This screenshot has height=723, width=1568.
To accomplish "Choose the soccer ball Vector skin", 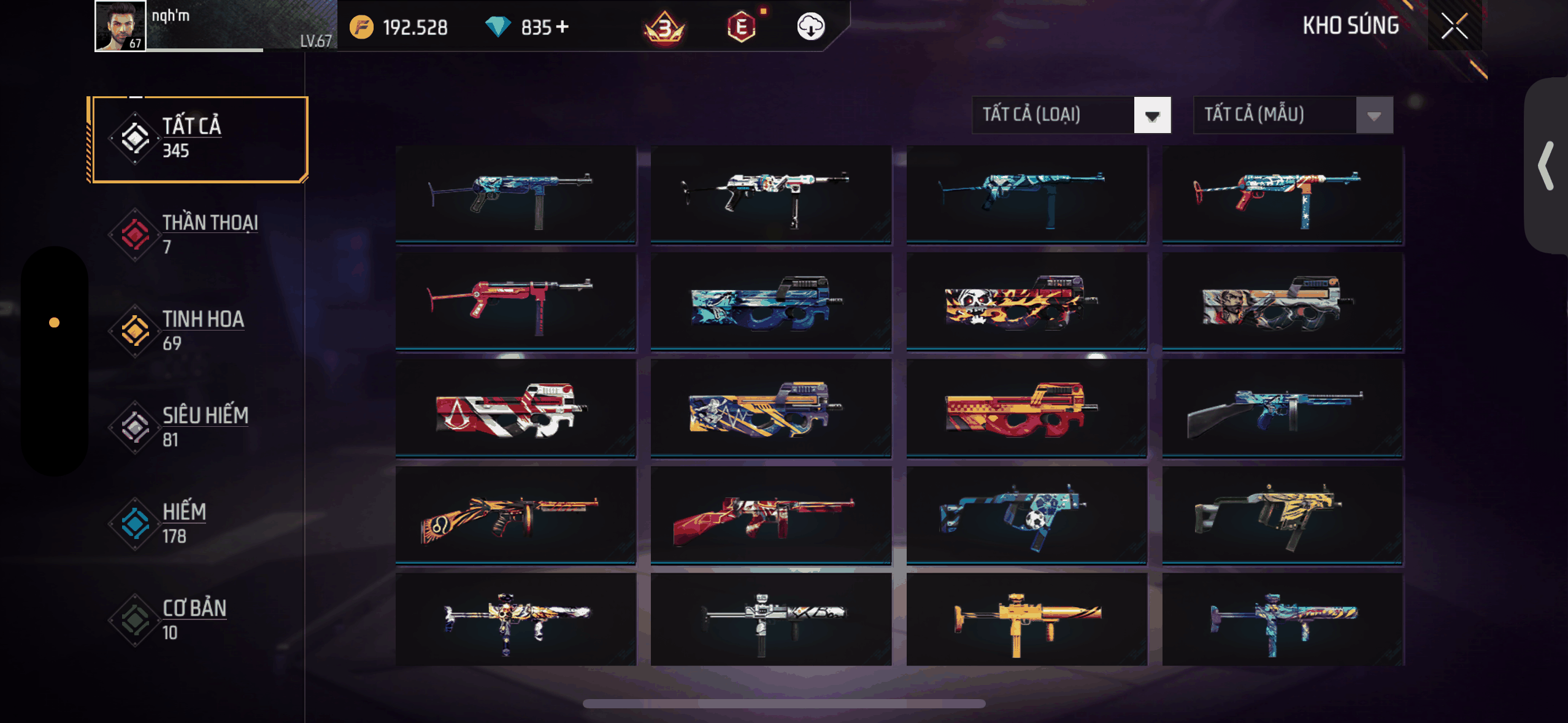I will 1026,515.
